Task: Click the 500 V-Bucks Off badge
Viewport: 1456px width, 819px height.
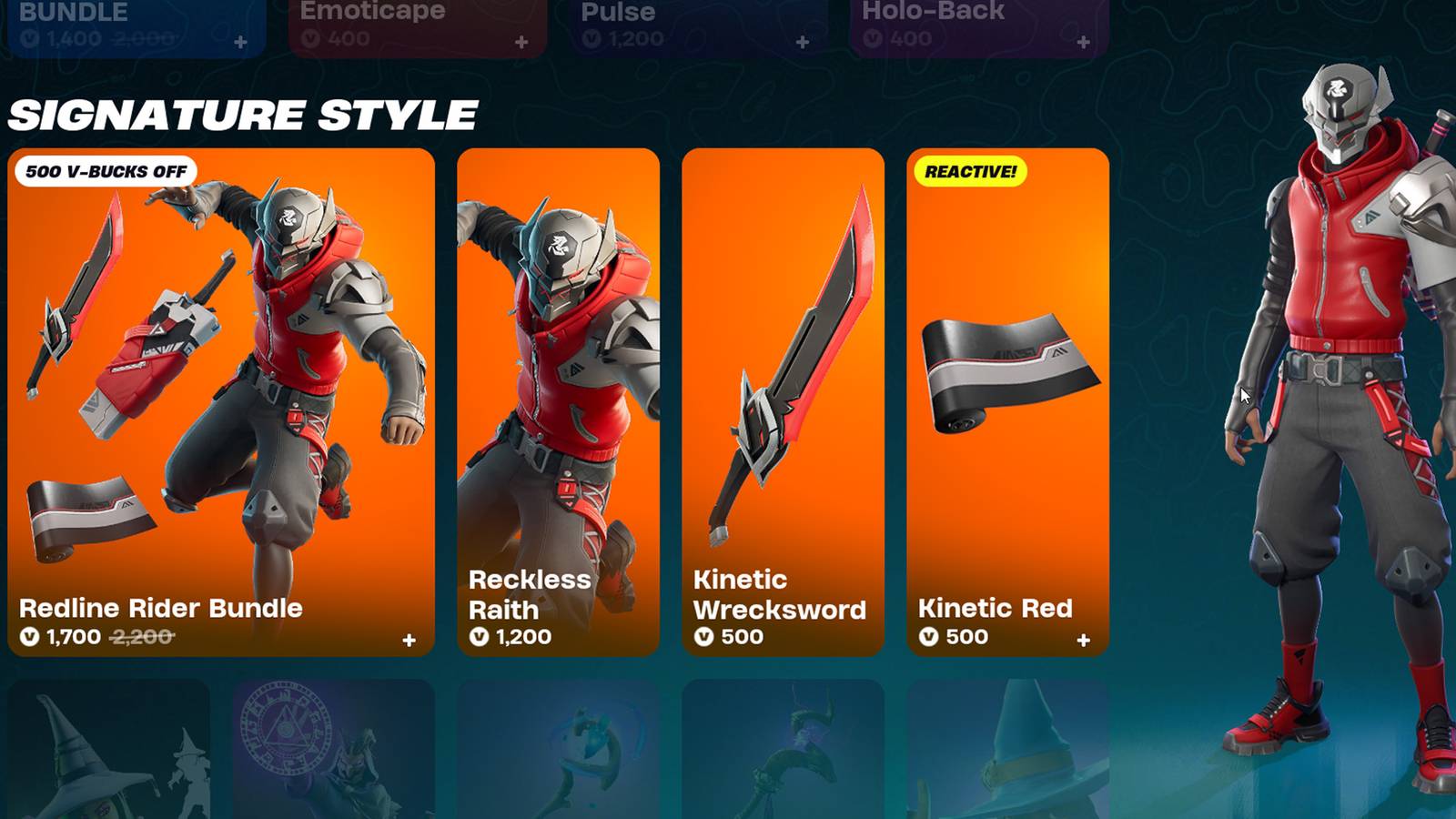Action: [106, 169]
